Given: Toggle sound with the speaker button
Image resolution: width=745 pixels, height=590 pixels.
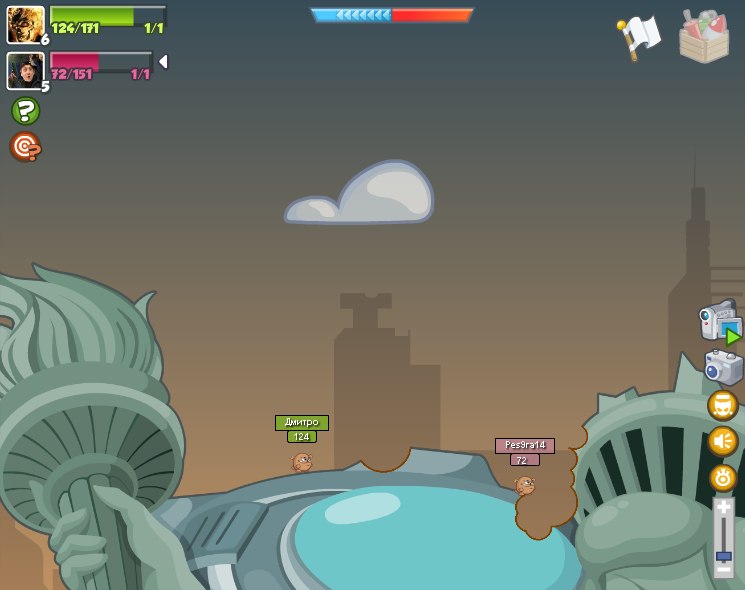Looking at the screenshot, I should 722,441.
